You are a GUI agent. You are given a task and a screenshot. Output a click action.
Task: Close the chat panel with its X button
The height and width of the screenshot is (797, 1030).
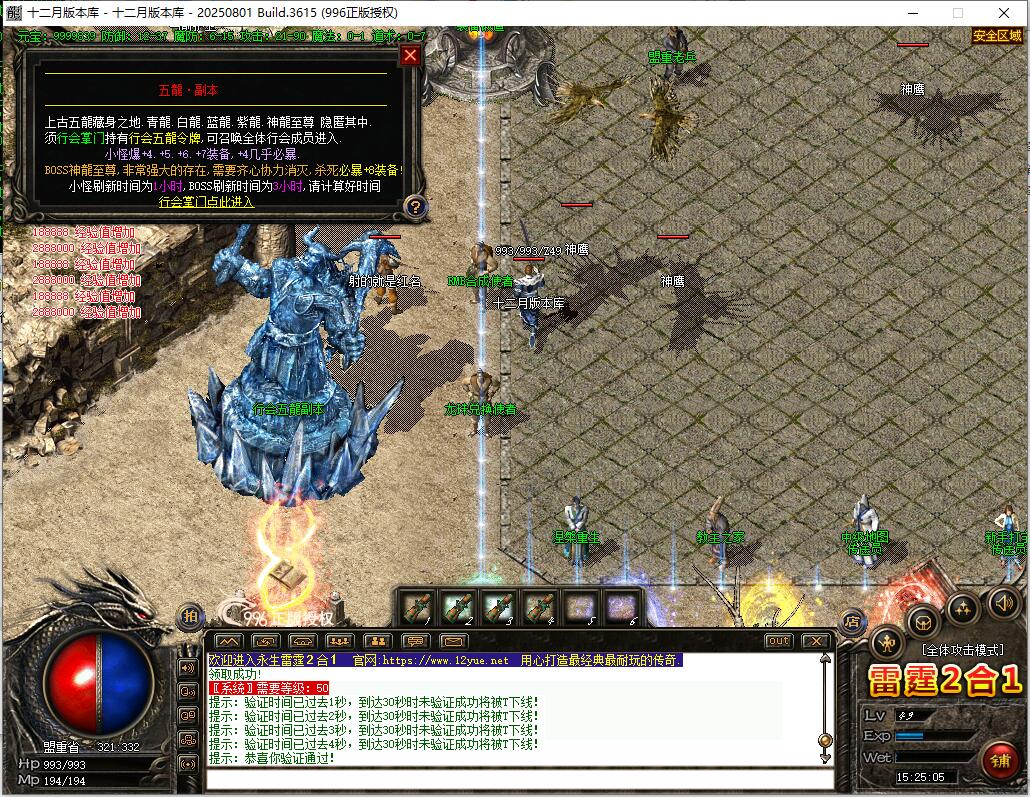pyautogui.click(x=816, y=641)
